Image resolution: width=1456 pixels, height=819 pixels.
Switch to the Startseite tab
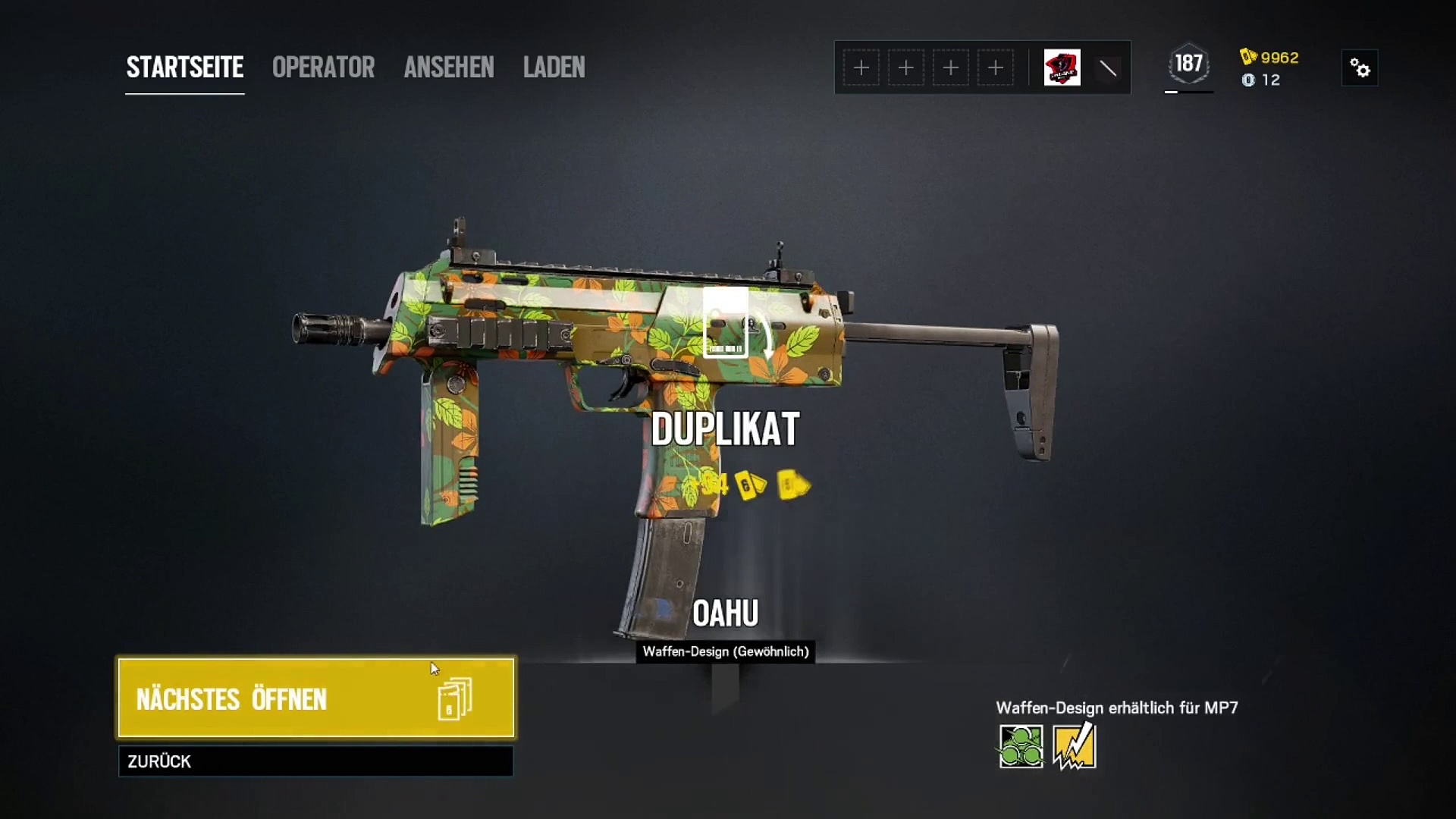pos(184,67)
